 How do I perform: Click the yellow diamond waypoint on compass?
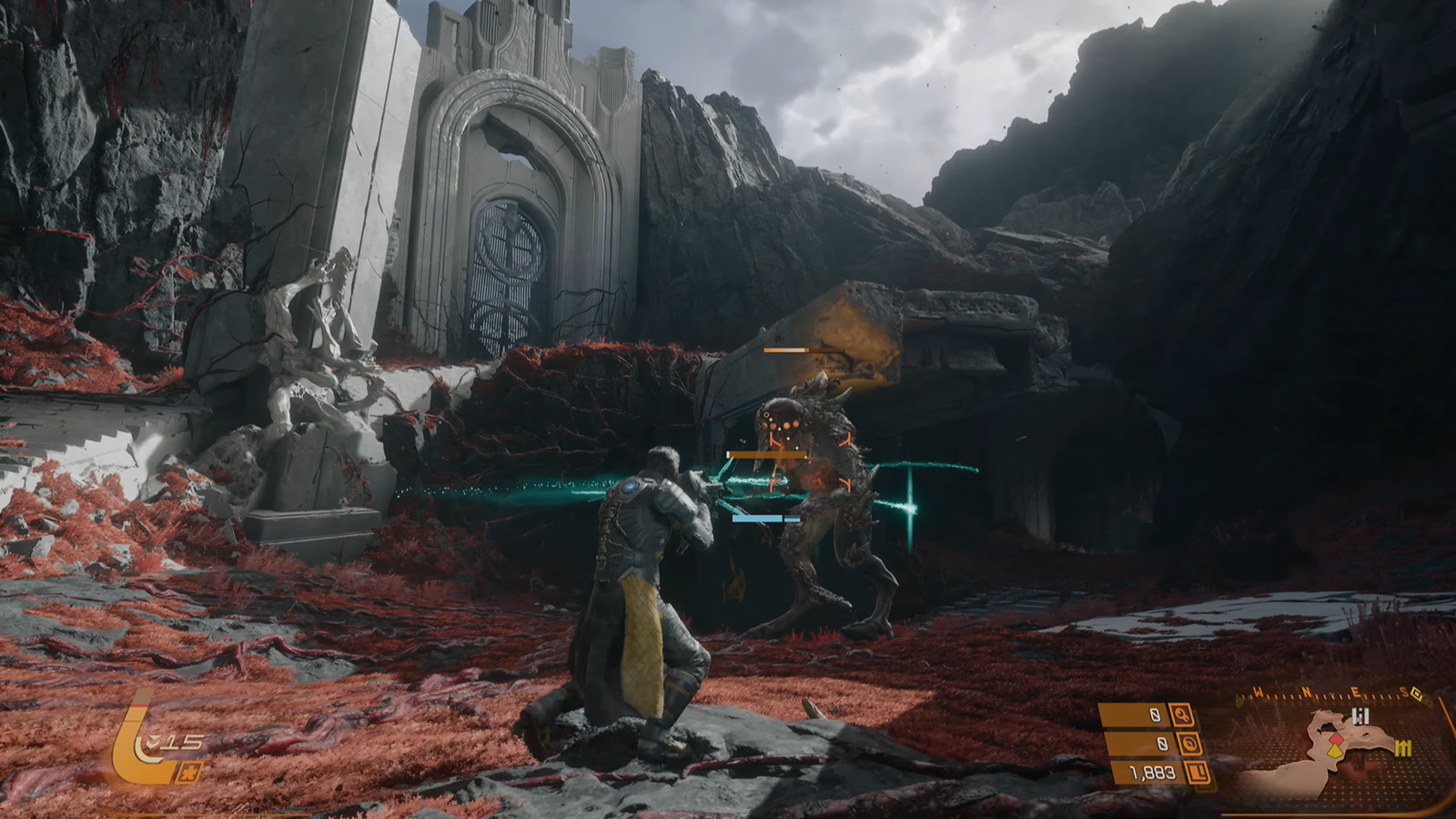[1417, 694]
